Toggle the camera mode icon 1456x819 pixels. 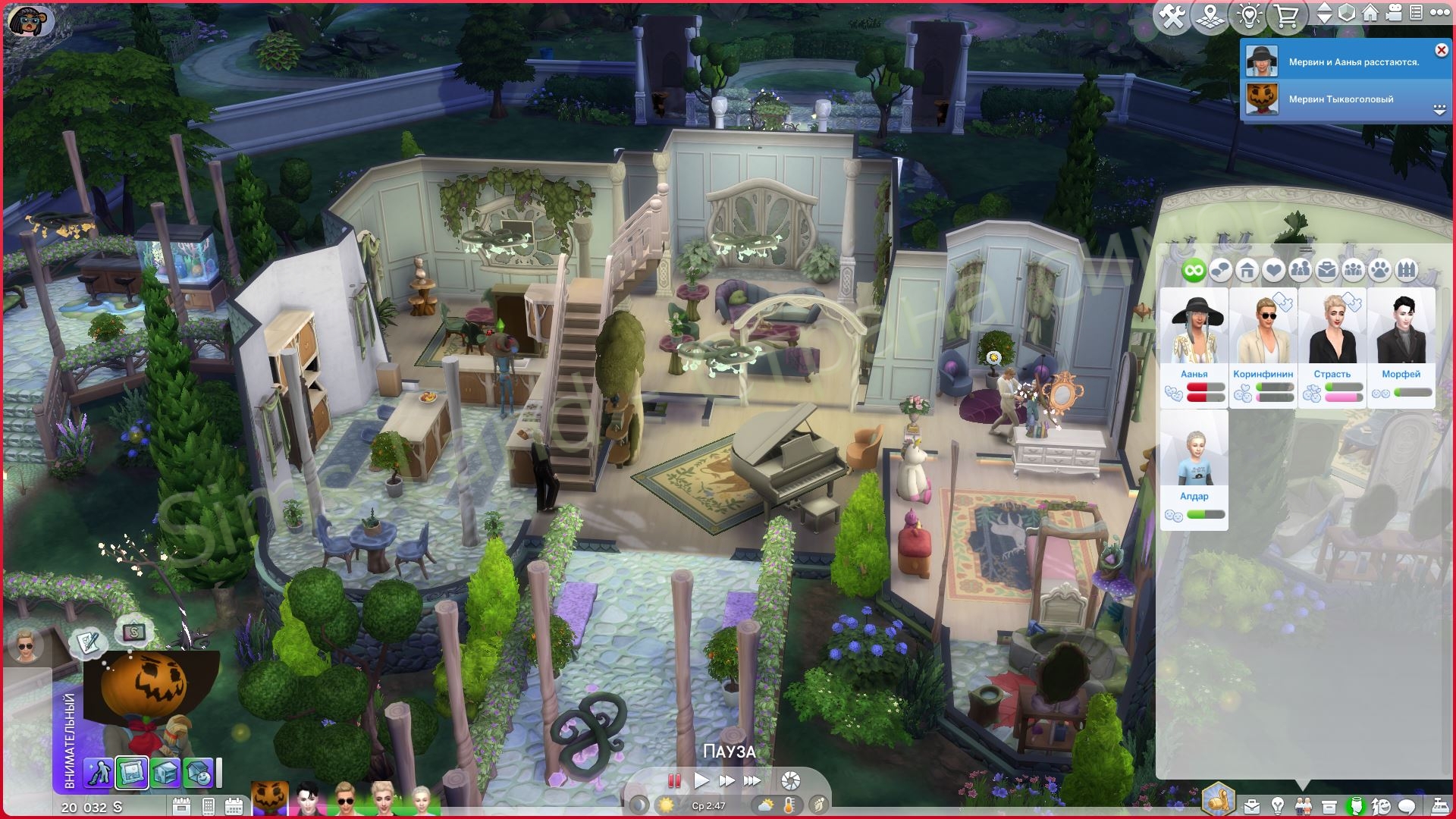click(x=1393, y=13)
